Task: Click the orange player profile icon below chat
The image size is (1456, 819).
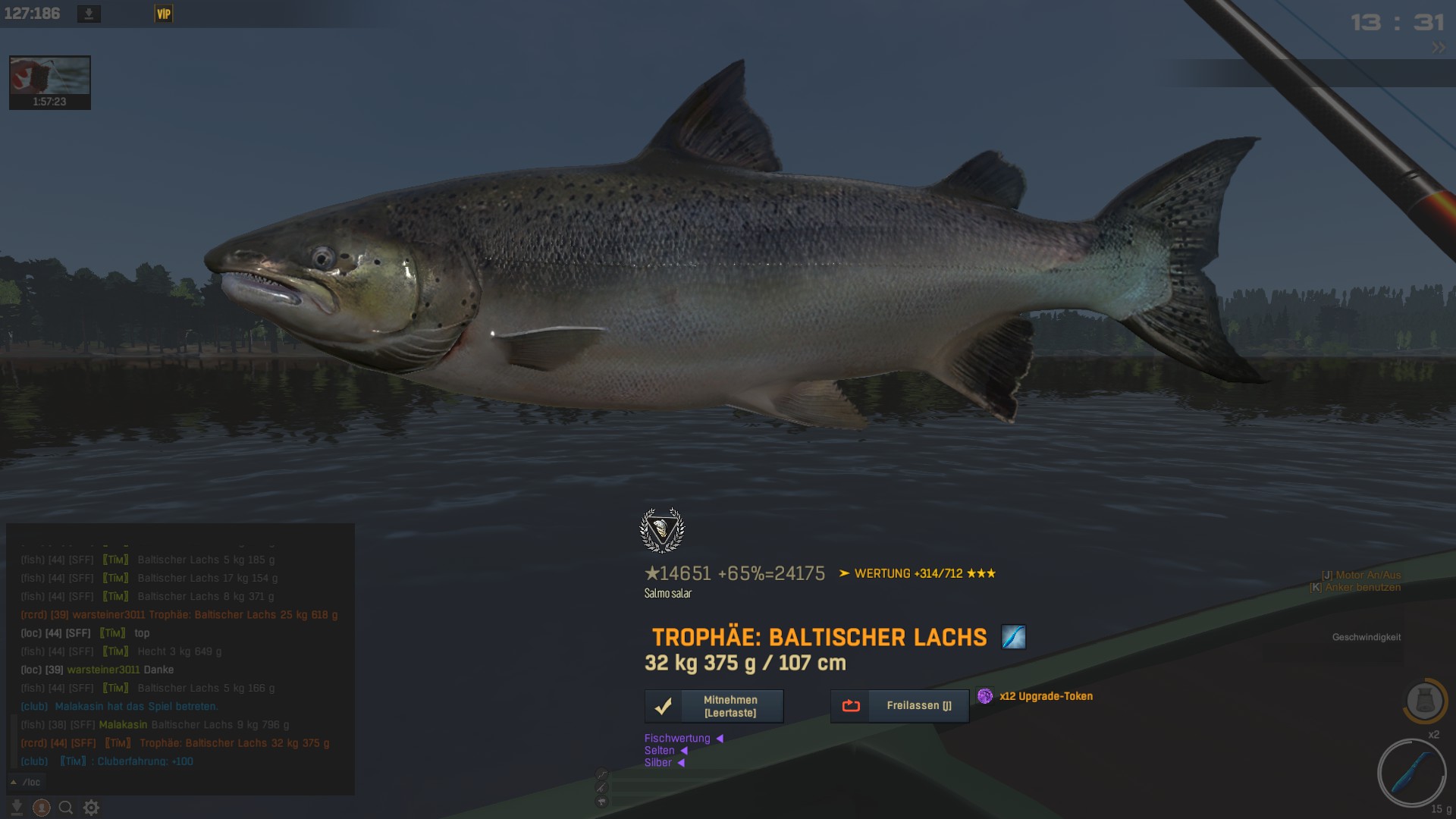Action: (x=42, y=808)
